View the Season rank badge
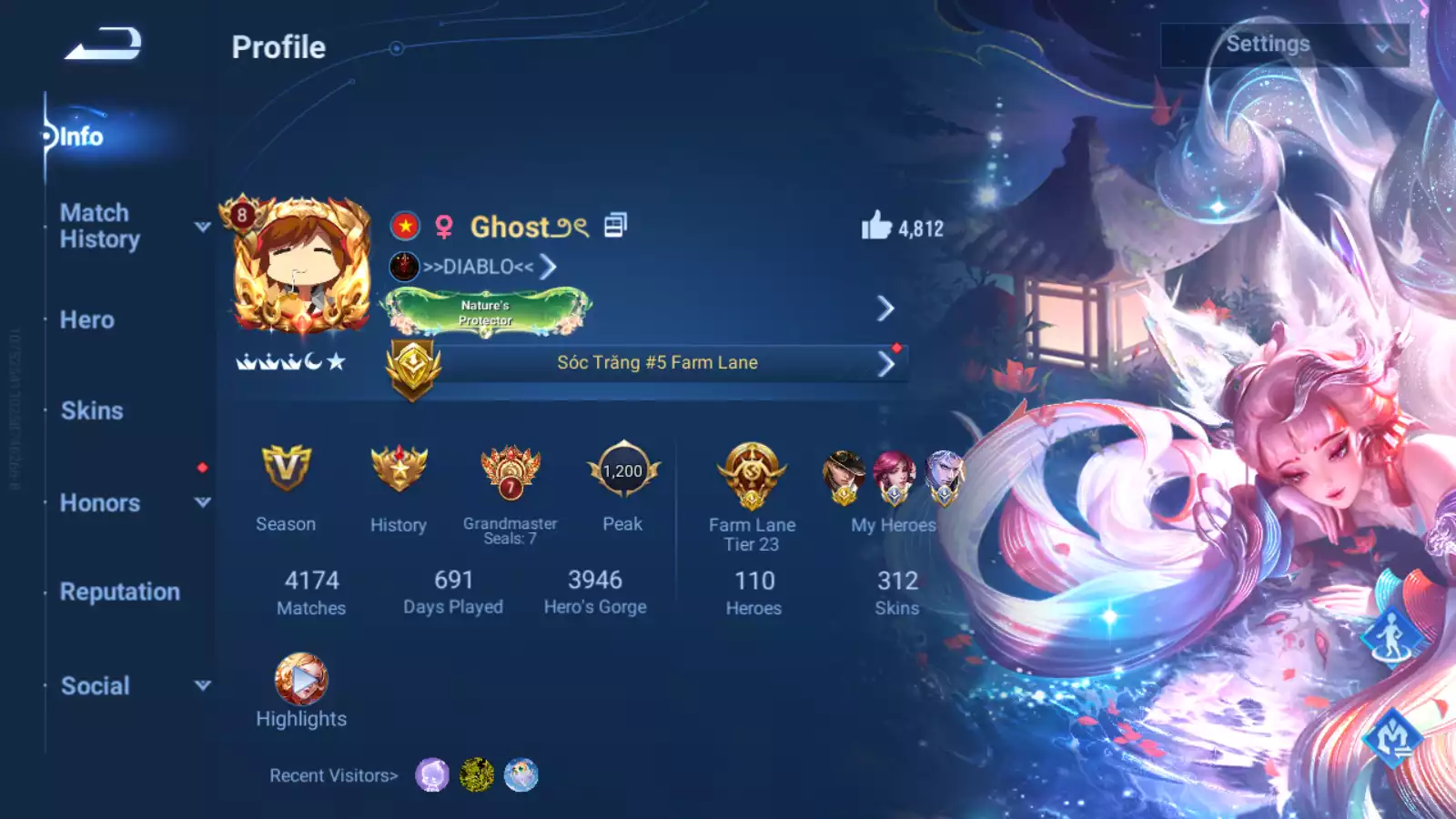The image size is (1456, 819). click(286, 470)
